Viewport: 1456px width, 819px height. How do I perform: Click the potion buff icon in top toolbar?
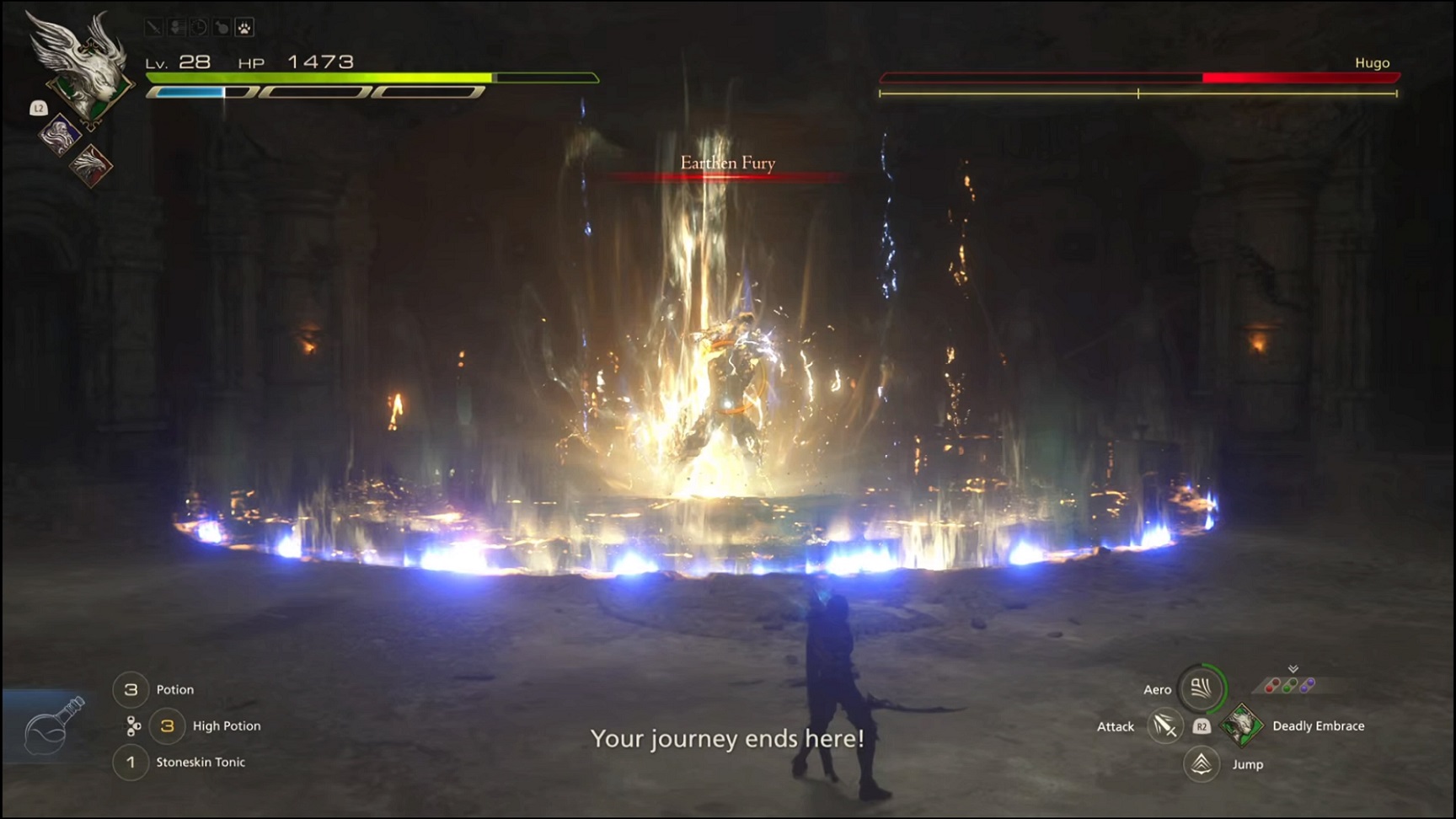tap(222, 28)
